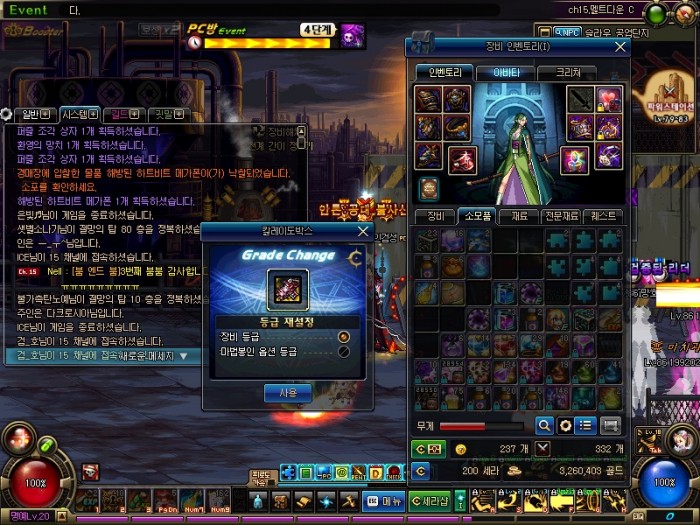The height and width of the screenshot is (525, 700).
Task: Close the 칼레이도박스 dialog
Action: tap(363, 230)
